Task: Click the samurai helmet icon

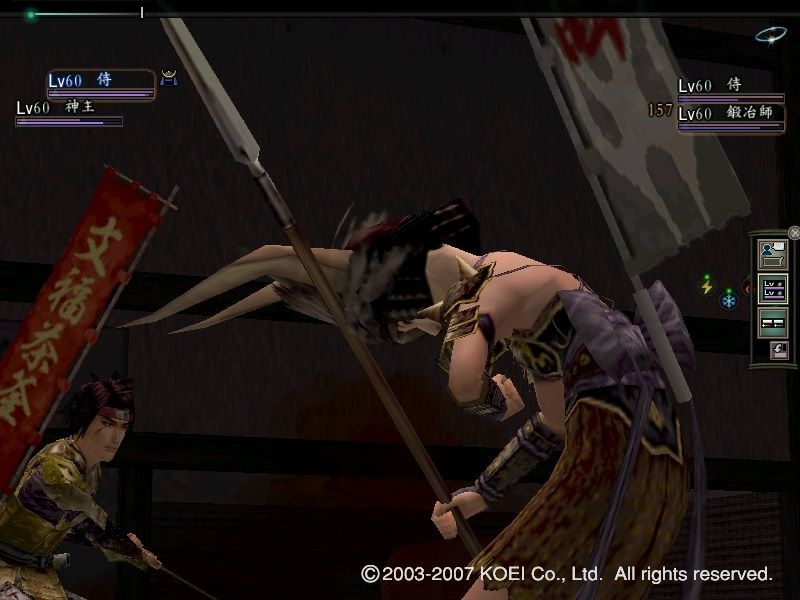Action: [169, 79]
